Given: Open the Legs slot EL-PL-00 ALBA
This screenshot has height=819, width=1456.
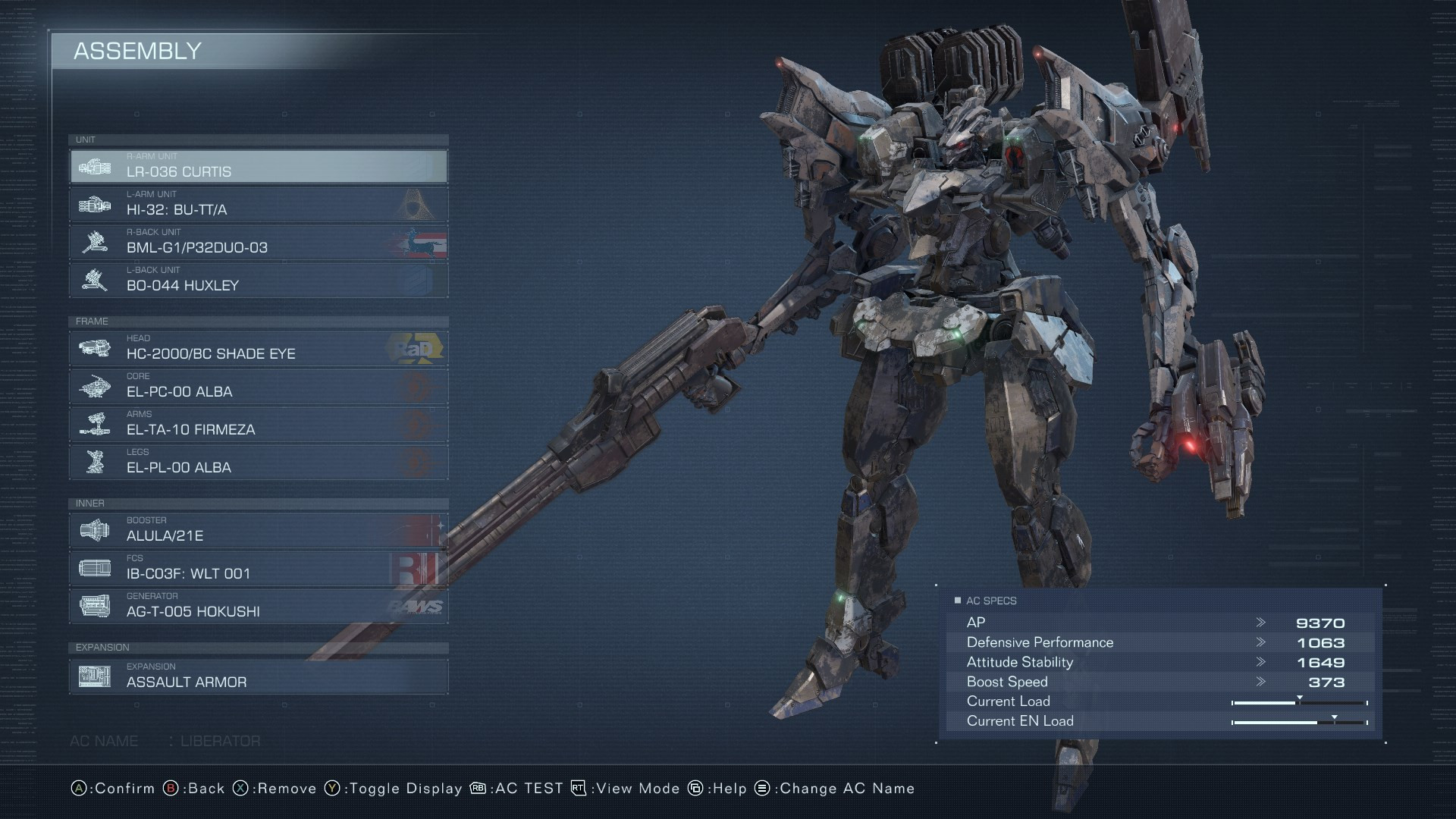Looking at the screenshot, I should tap(258, 462).
